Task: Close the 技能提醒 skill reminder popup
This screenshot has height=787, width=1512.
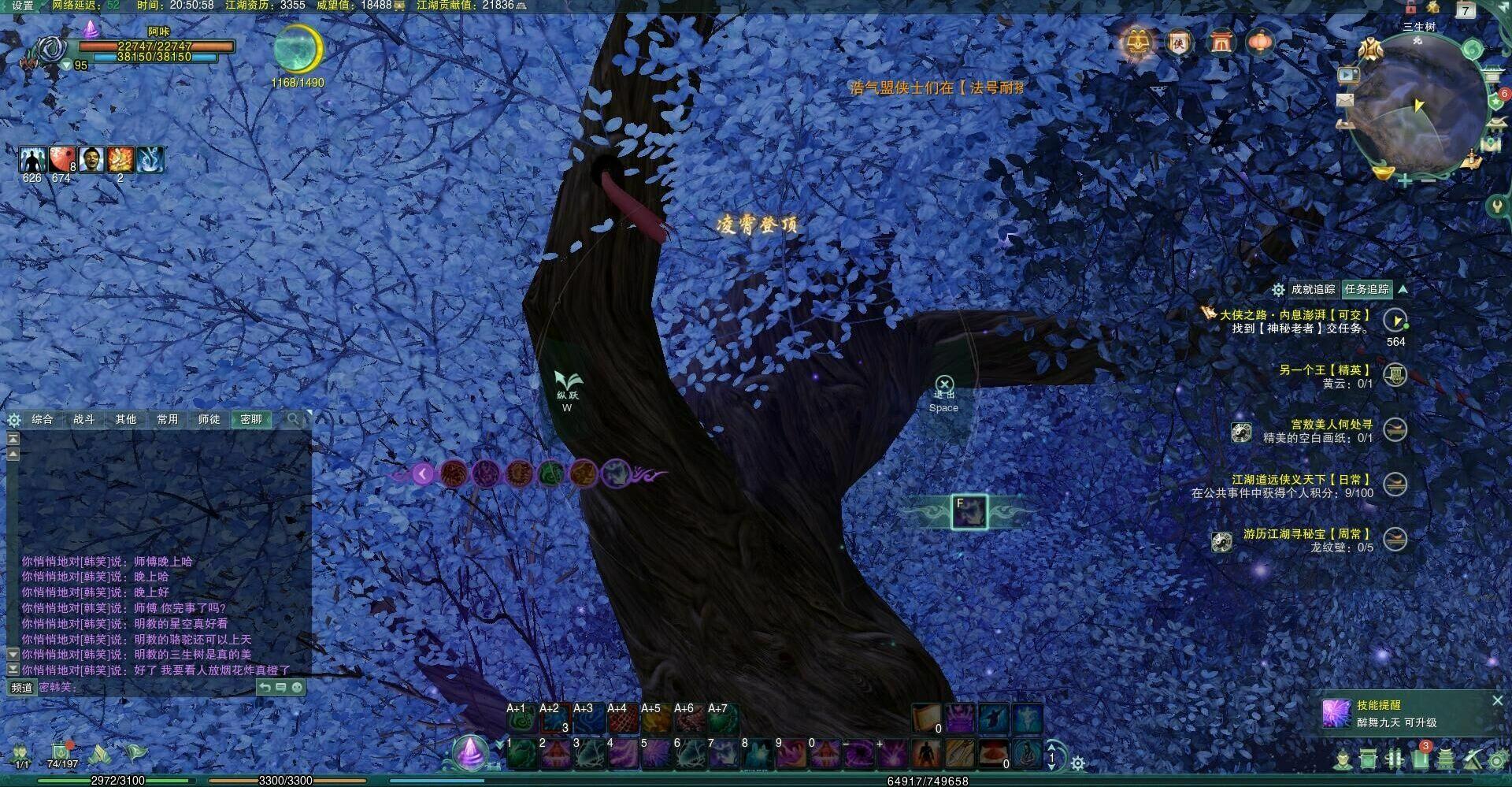Action: click(x=1497, y=700)
